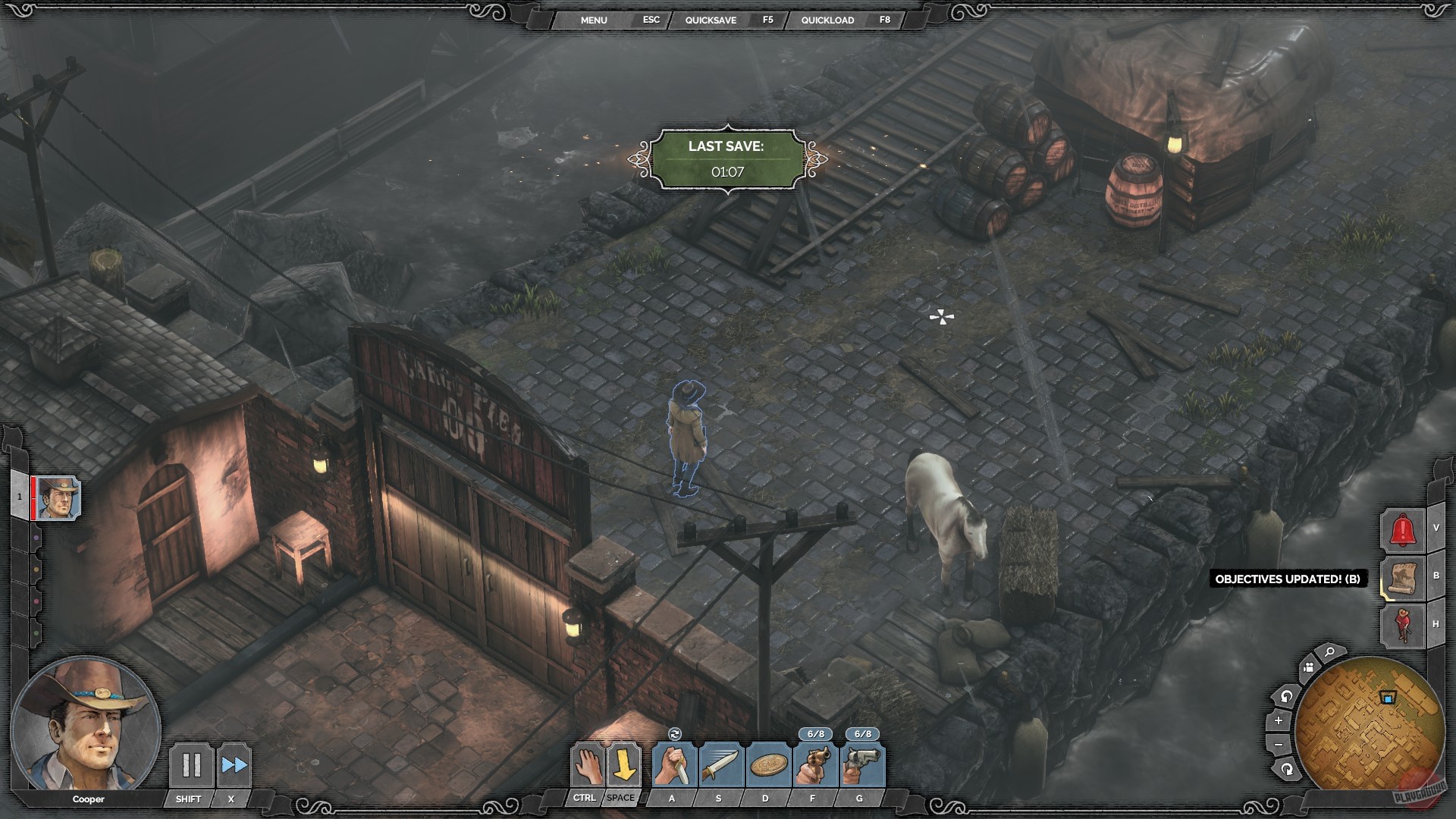1456x819 pixels.
Task: Select the brass revolver ability
Action: point(814,765)
